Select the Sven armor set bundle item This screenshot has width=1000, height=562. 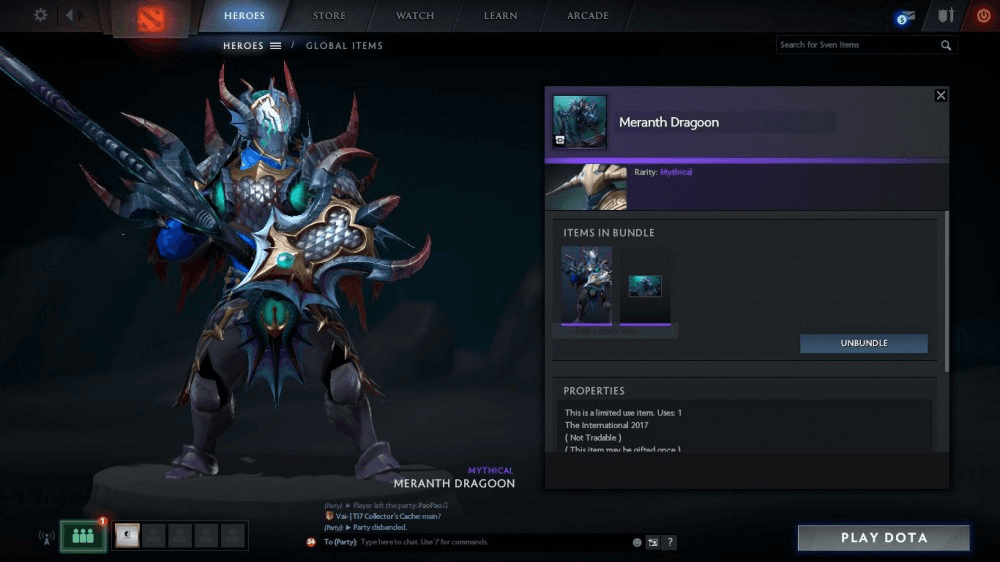coord(586,286)
